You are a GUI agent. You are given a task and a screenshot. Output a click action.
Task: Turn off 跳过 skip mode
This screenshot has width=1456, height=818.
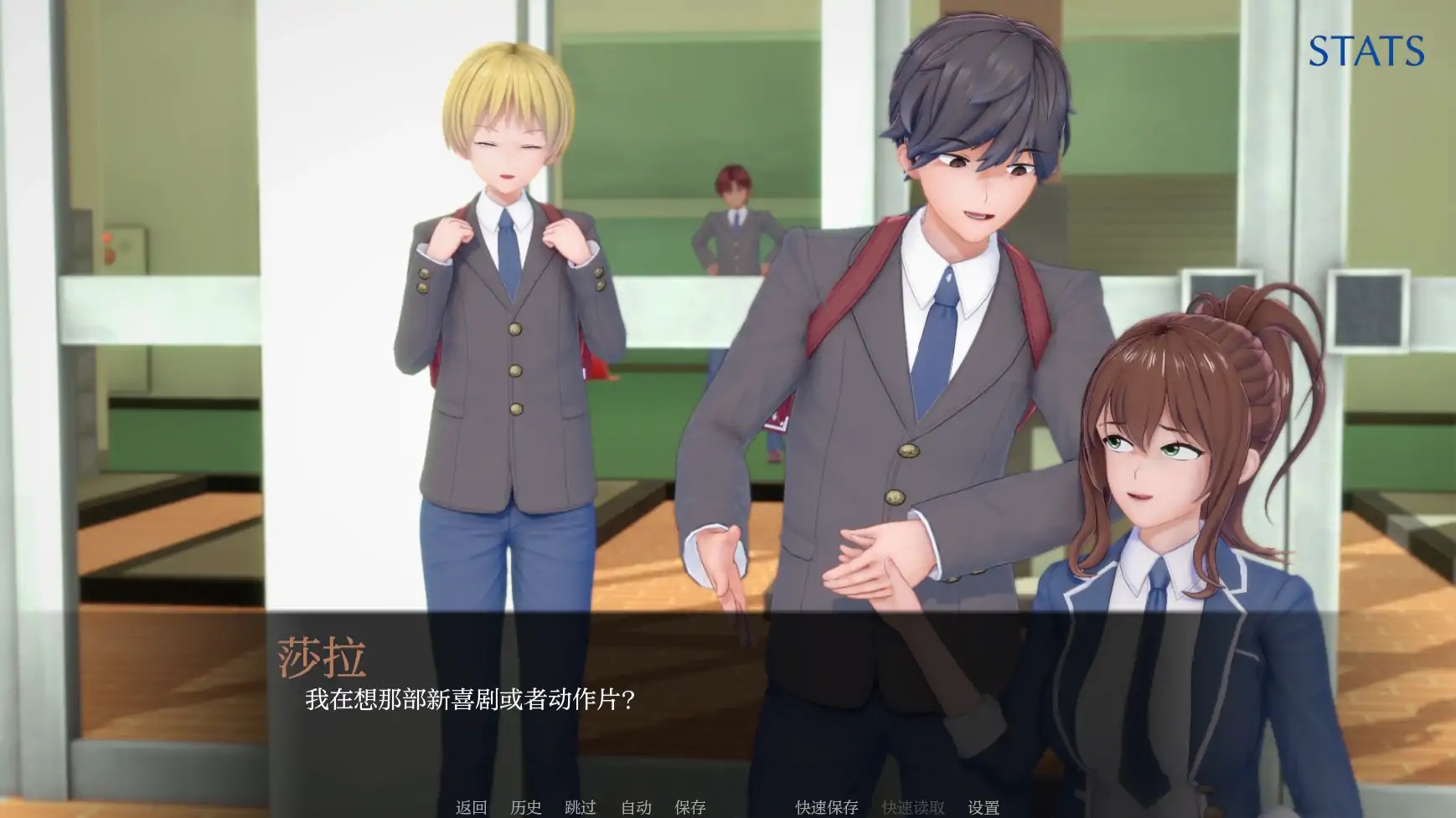tap(582, 809)
